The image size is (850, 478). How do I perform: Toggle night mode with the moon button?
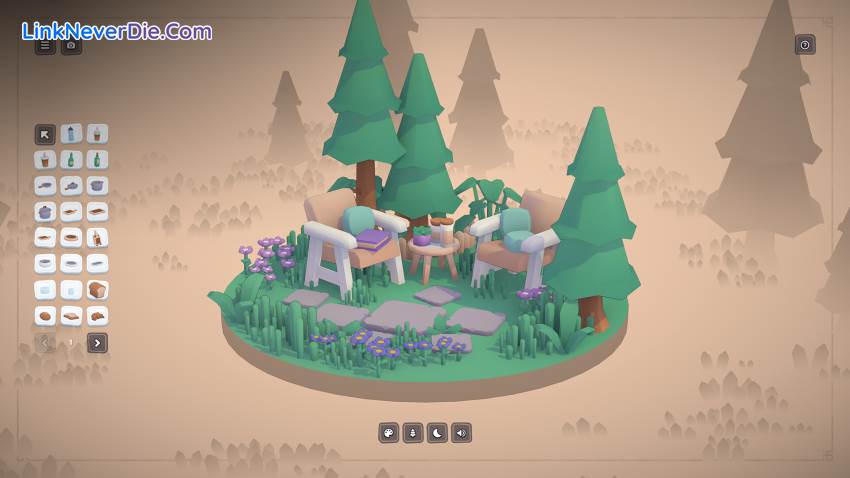pyautogui.click(x=437, y=433)
